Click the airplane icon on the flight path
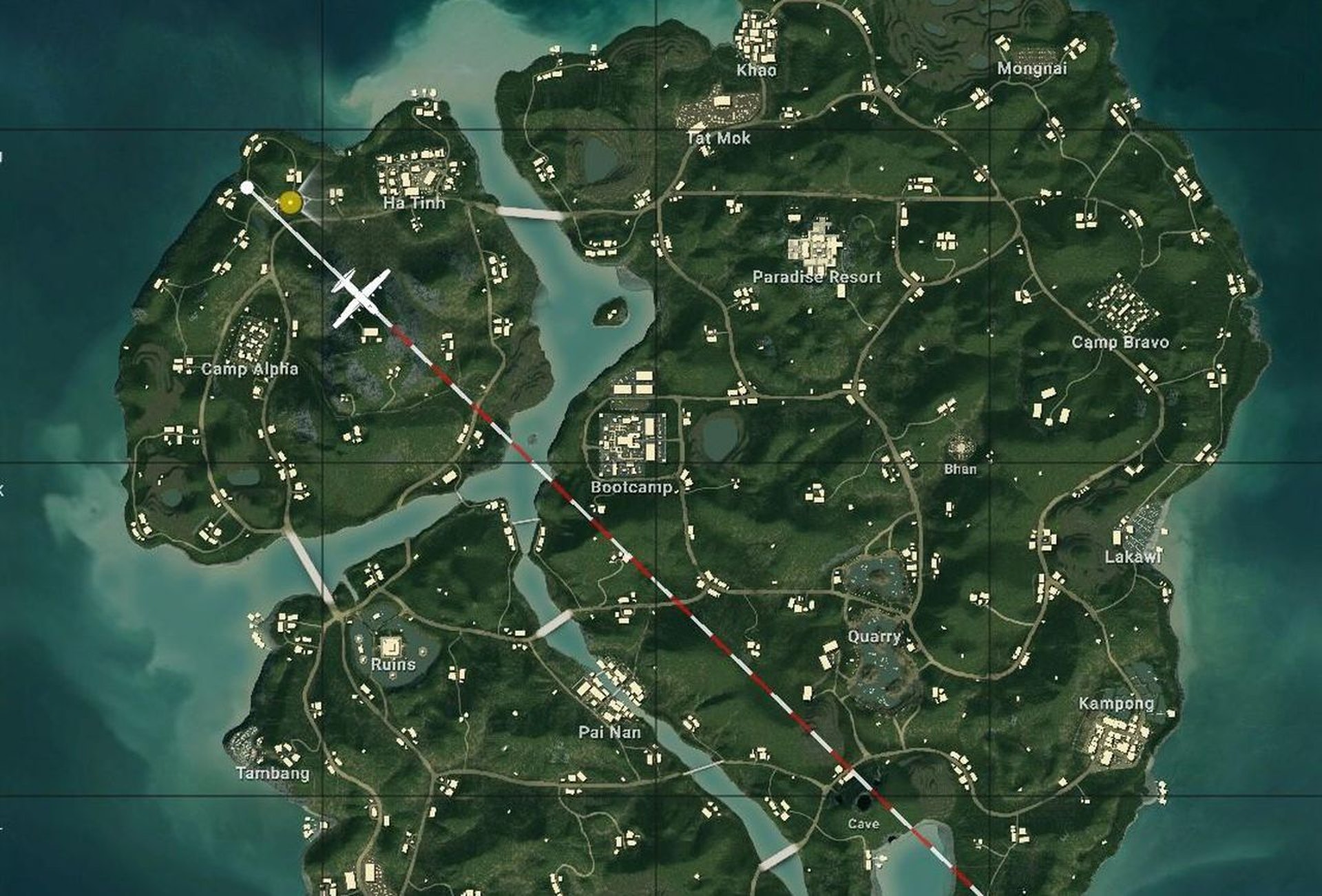 pyautogui.click(x=359, y=297)
